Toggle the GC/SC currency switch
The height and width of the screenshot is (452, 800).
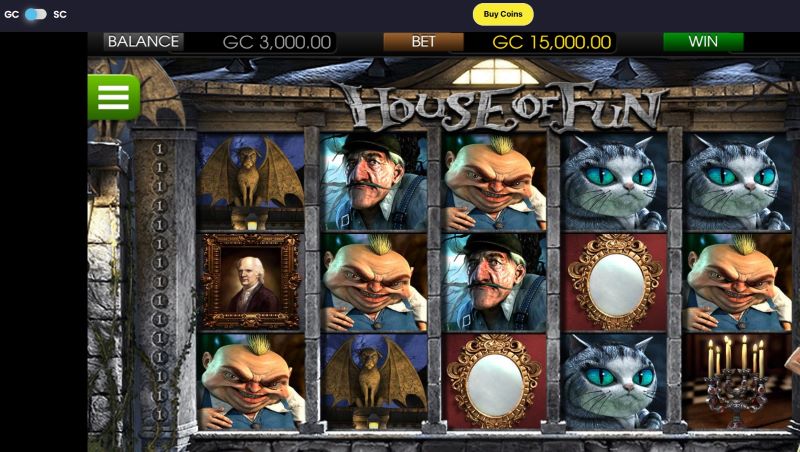tap(36, 14)
